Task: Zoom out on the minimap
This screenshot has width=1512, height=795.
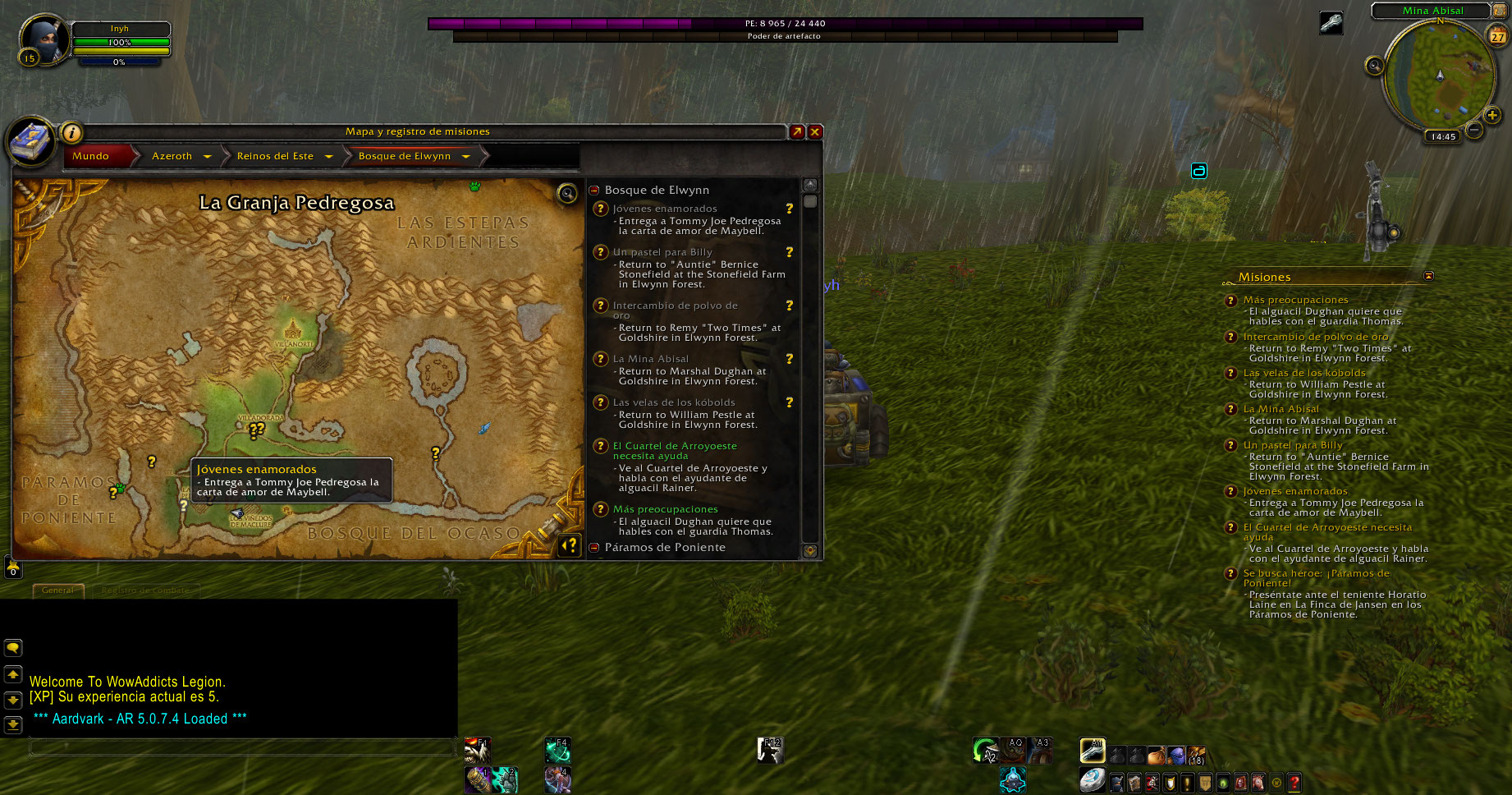Action: 1474,130
